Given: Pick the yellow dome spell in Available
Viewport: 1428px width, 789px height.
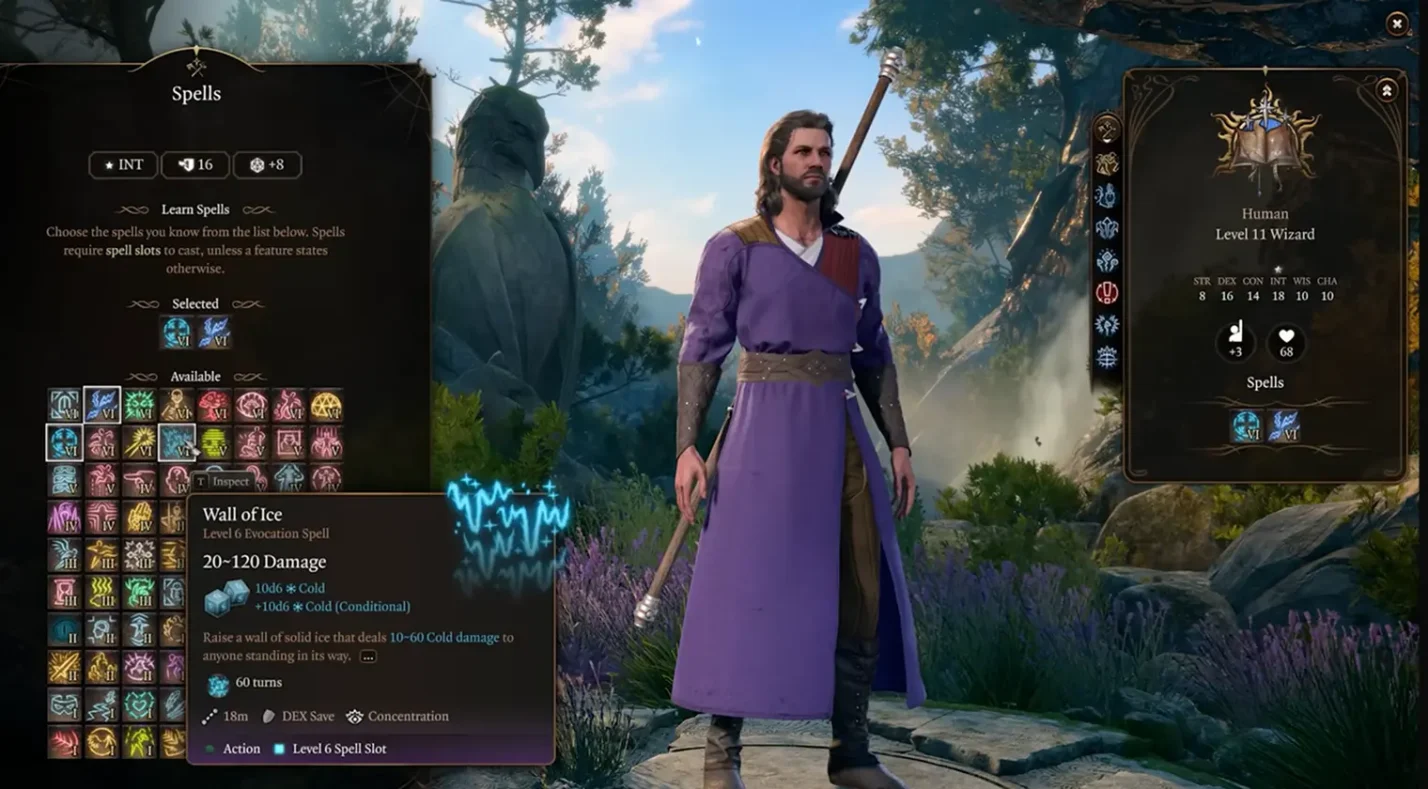Looking at the screenshot, I should pos(326,405).
